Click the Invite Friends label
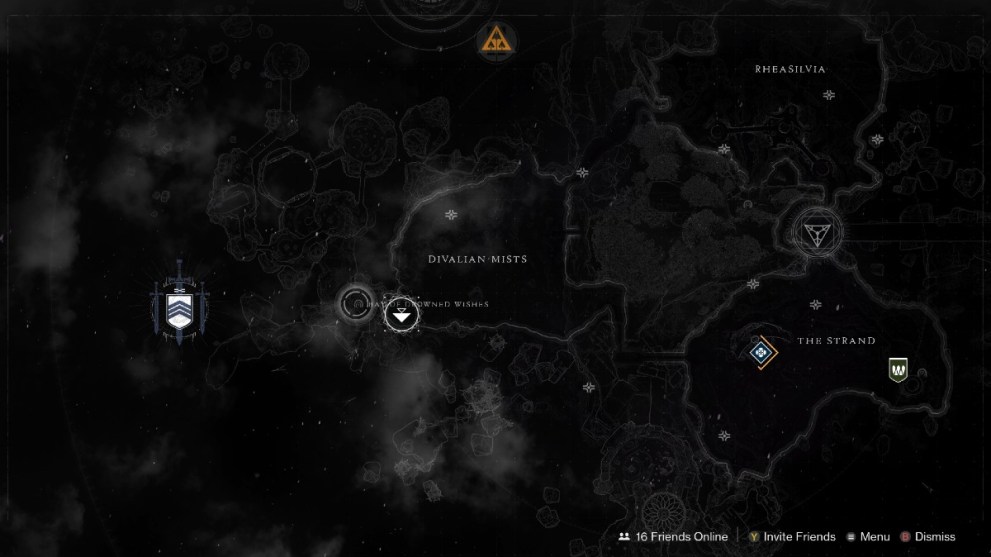Image resolution: width=991 pixels, height=557 pixels. tap(800, 537)
